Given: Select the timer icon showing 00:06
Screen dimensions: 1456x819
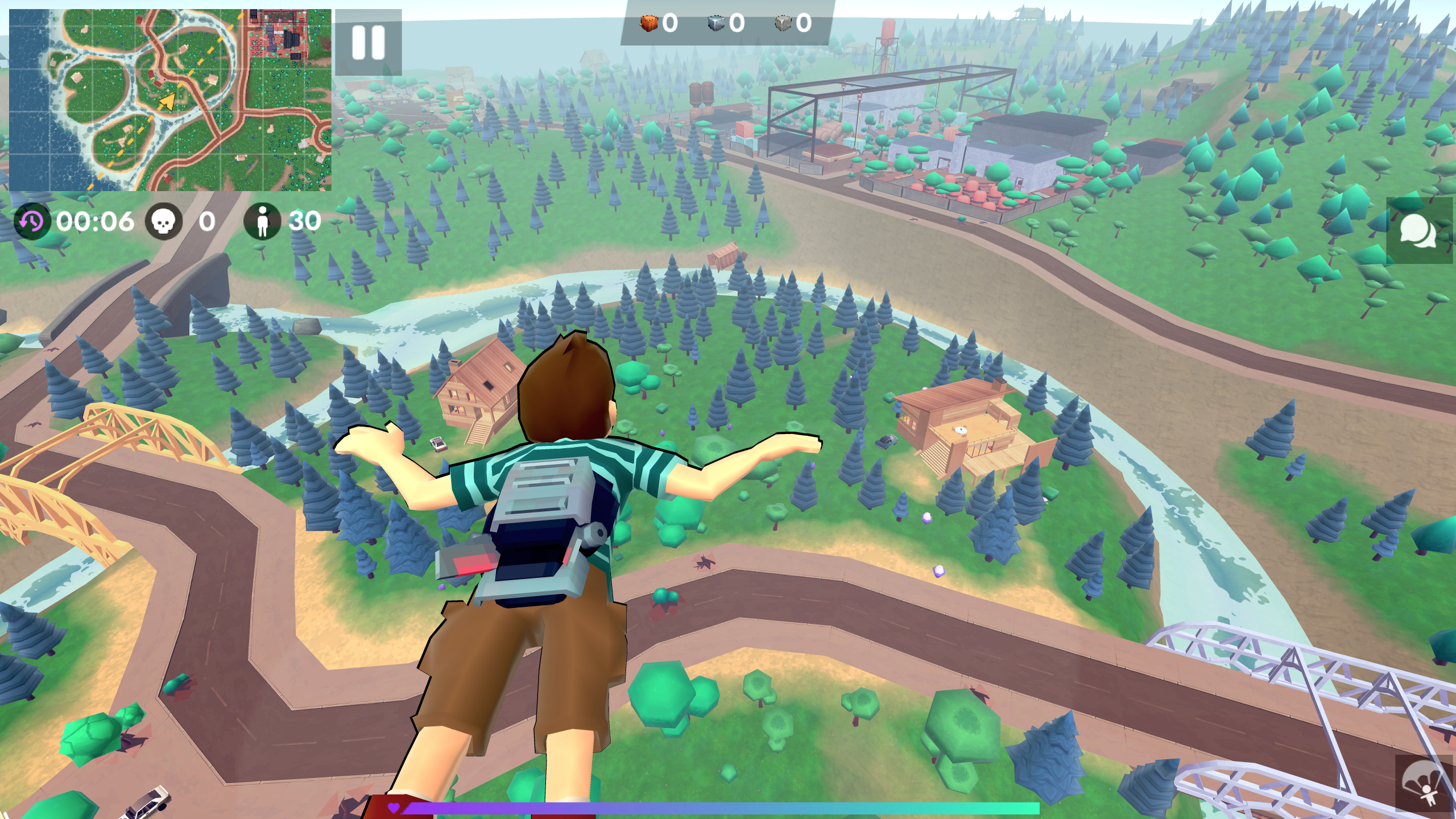Looking at the screenshot, I should pos(33,222).
